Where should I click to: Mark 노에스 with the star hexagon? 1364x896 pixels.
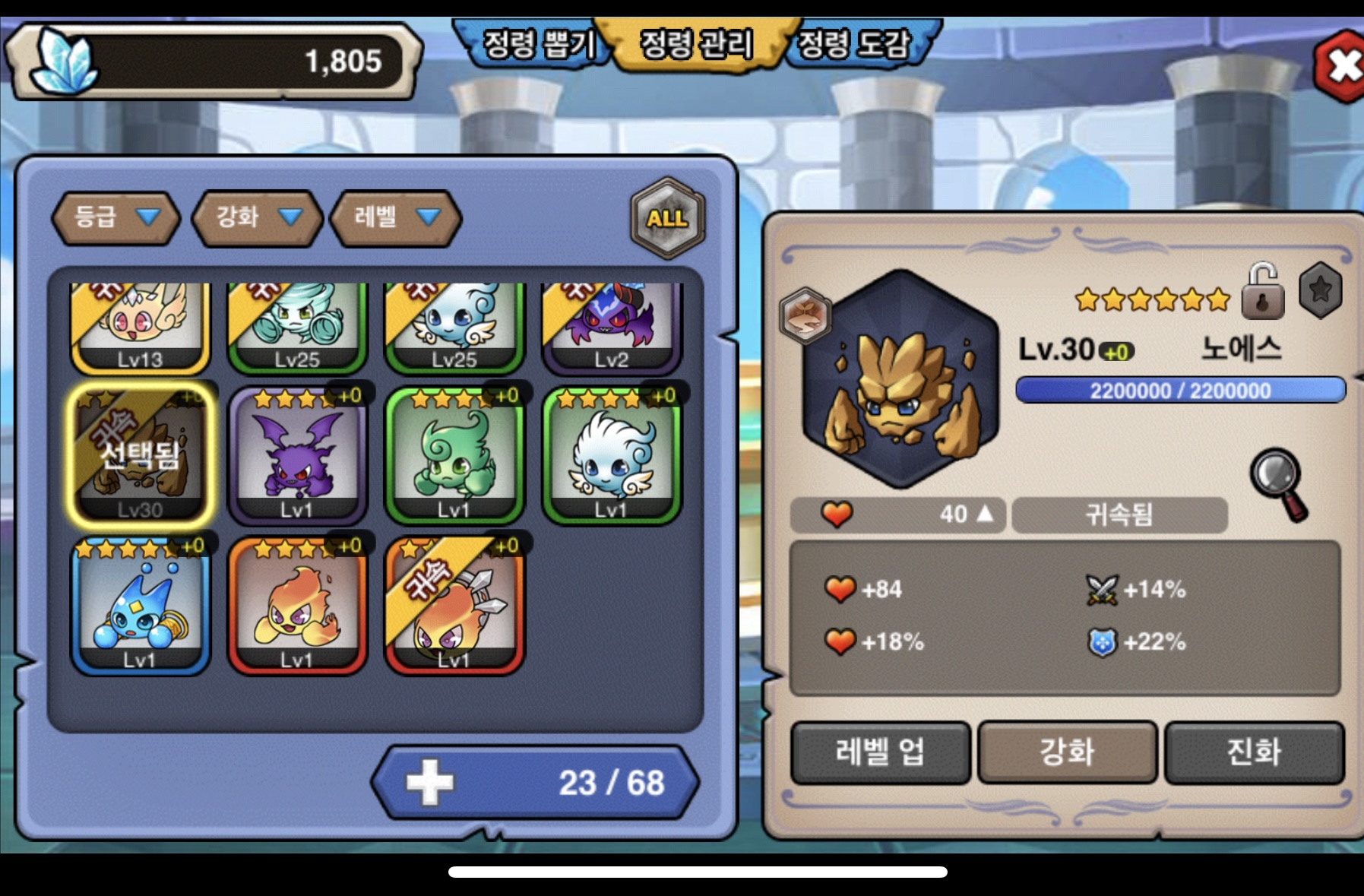click(x=1321, y=290)
